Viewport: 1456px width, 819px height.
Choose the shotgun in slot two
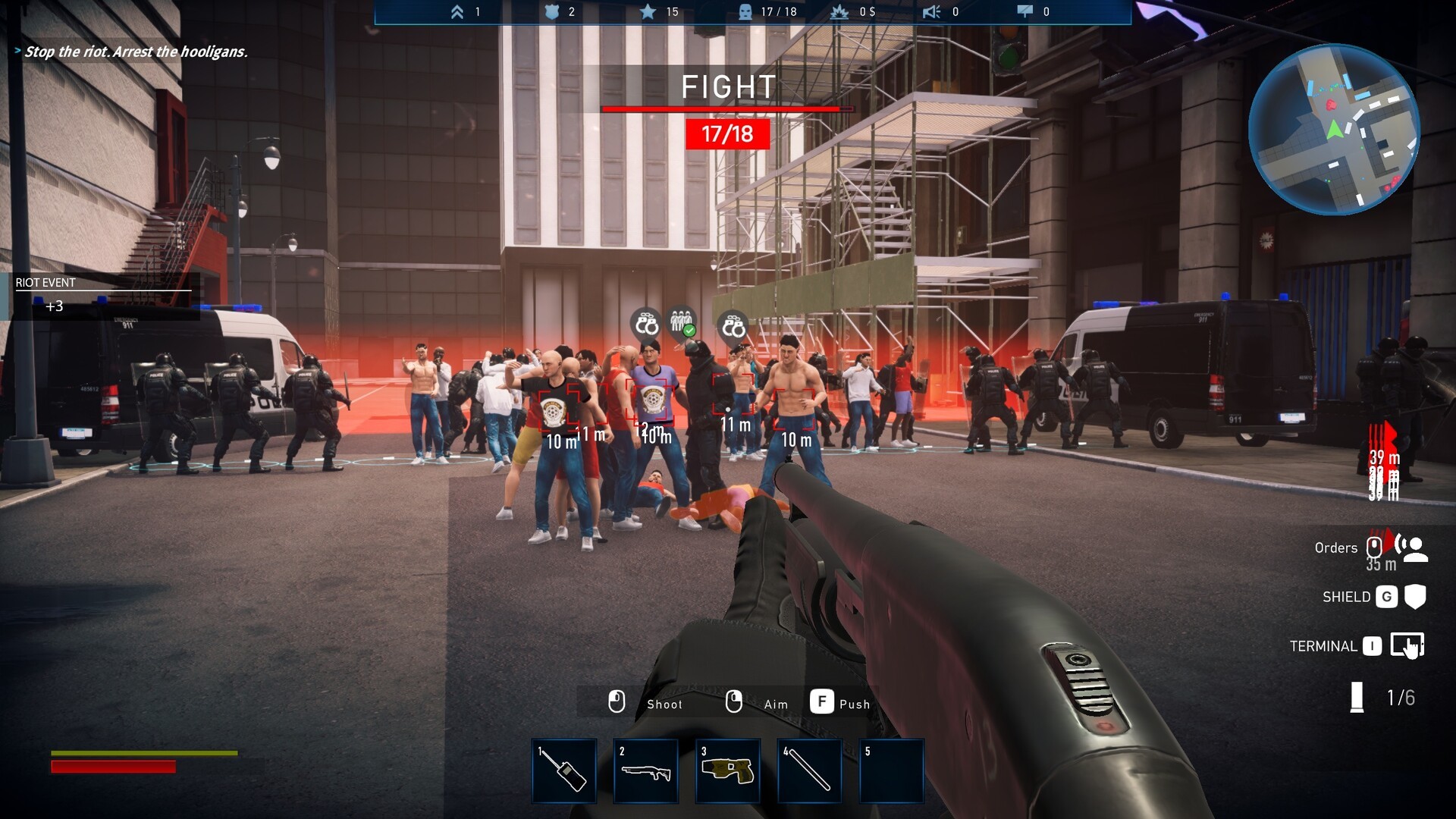click(646, 770)
